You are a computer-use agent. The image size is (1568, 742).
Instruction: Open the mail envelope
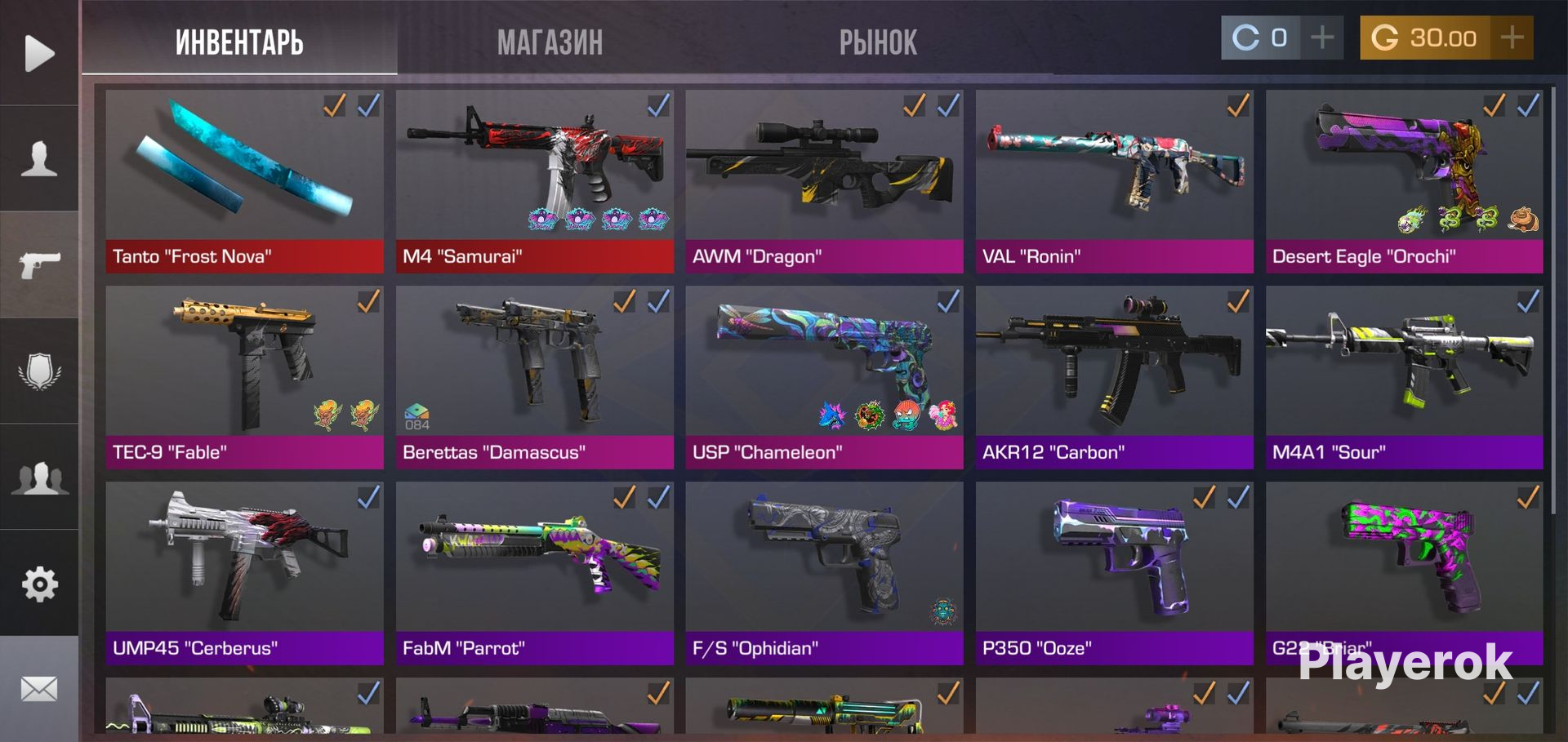(x=39, y=689)
